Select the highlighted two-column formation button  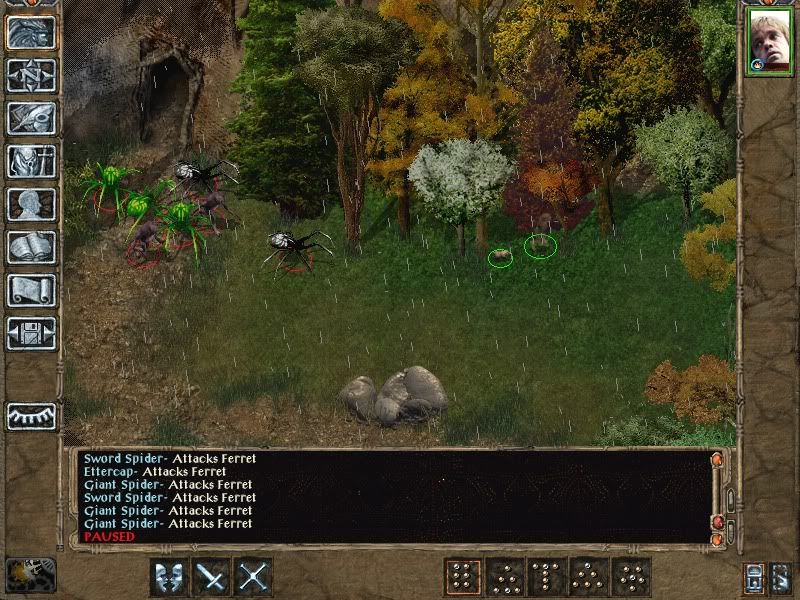463,577
